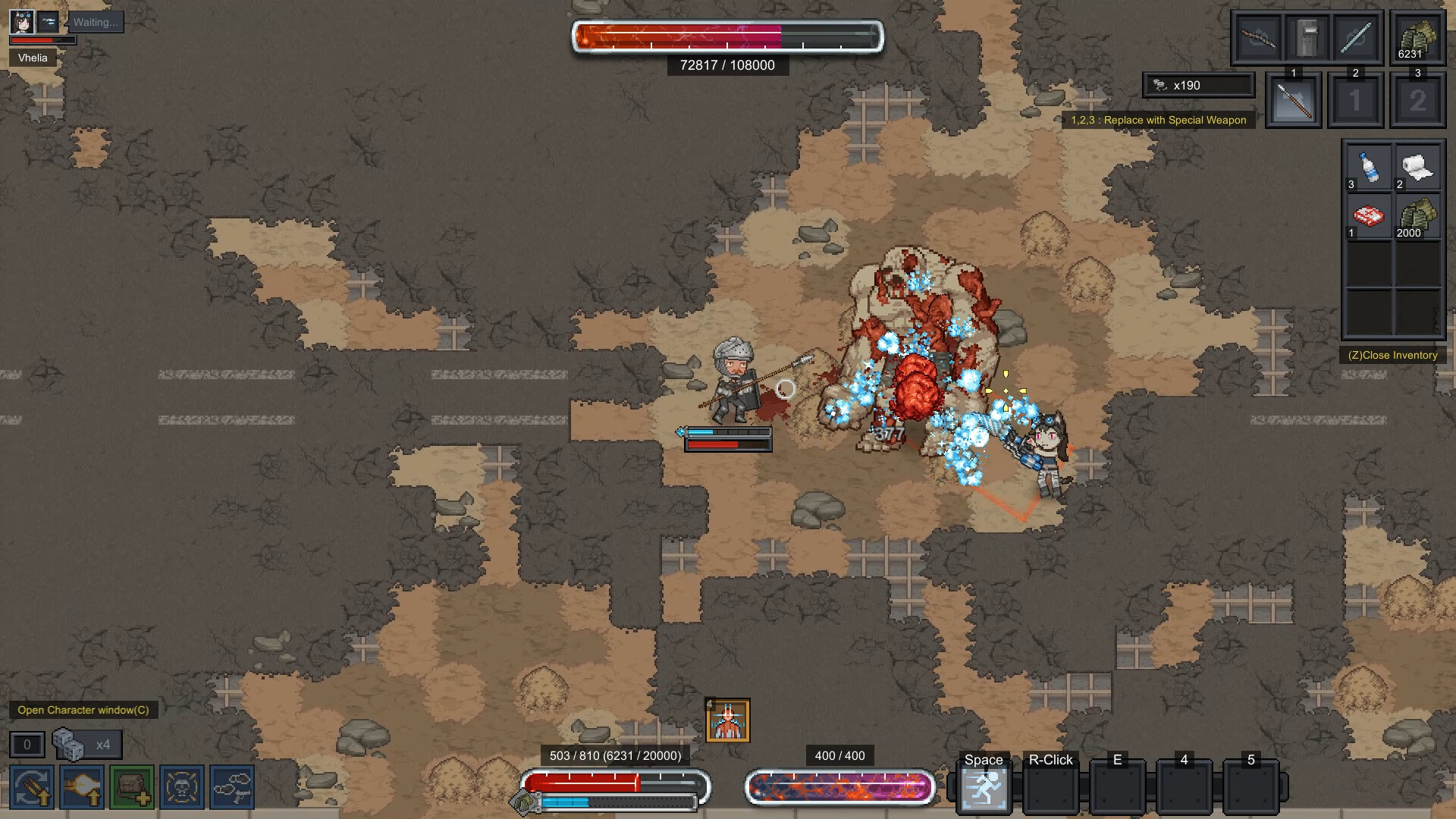Select the sword attack-speed skill icon
This screenshot has height=819, width=1456.
pos(30,787)
